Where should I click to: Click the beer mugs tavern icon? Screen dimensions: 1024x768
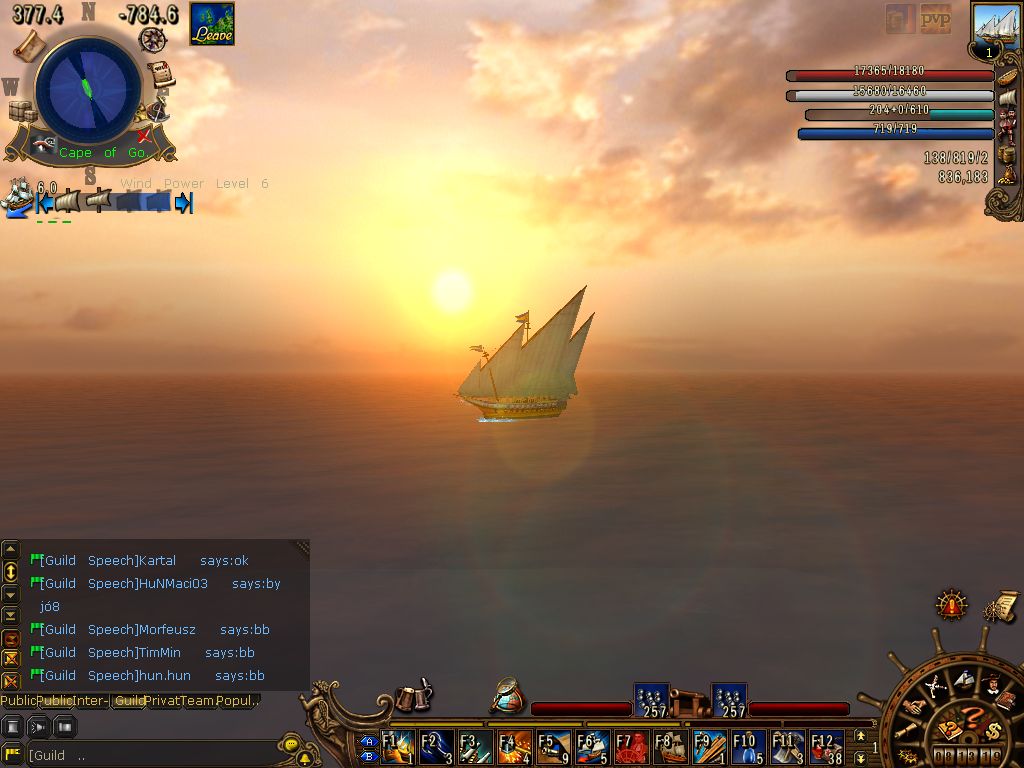412,697
